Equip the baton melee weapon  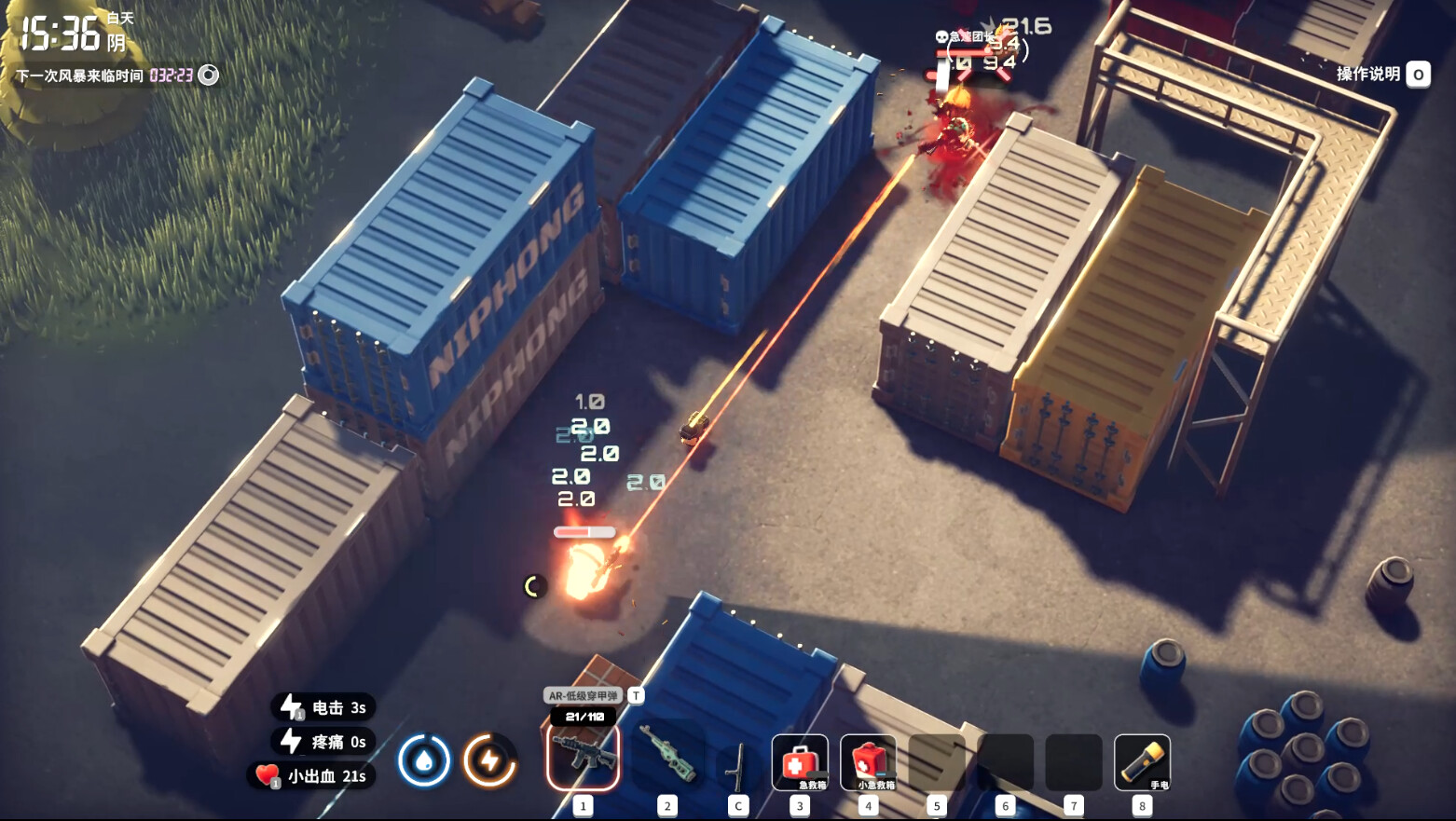click(x=737, y=762)
